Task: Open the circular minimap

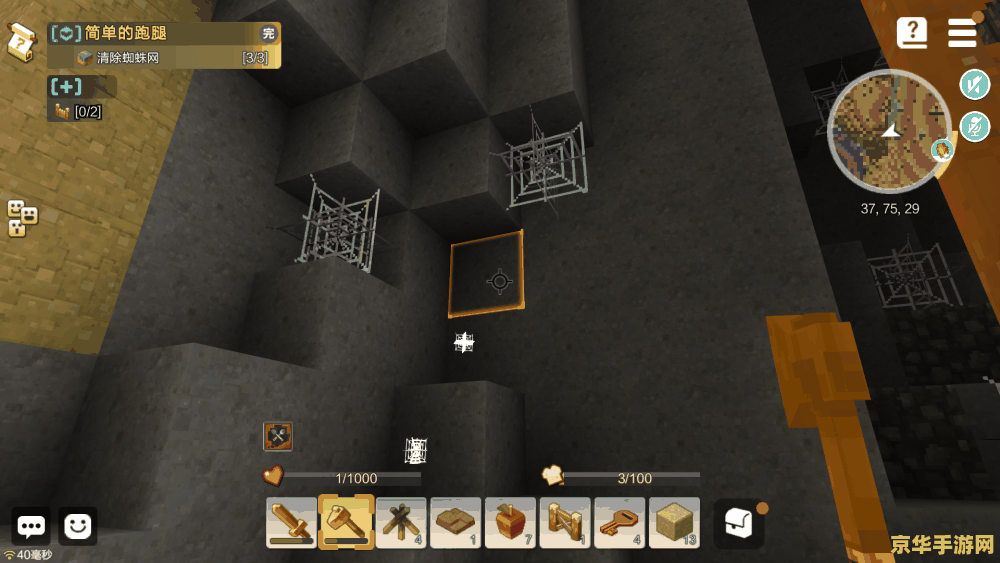Action: (x=889, y=131)
